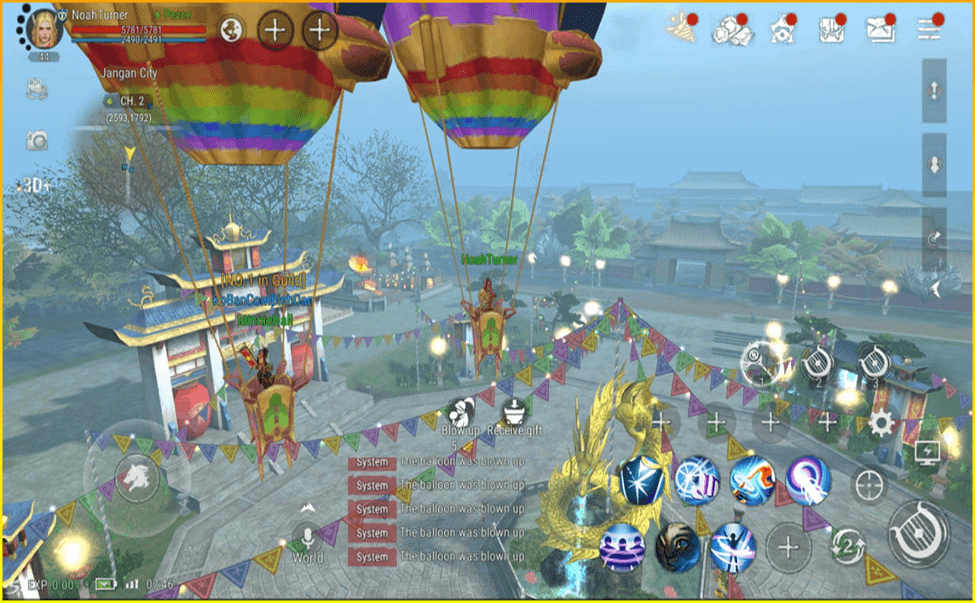Open the World chat channel
975x603 pixels.
pos(307,540)
